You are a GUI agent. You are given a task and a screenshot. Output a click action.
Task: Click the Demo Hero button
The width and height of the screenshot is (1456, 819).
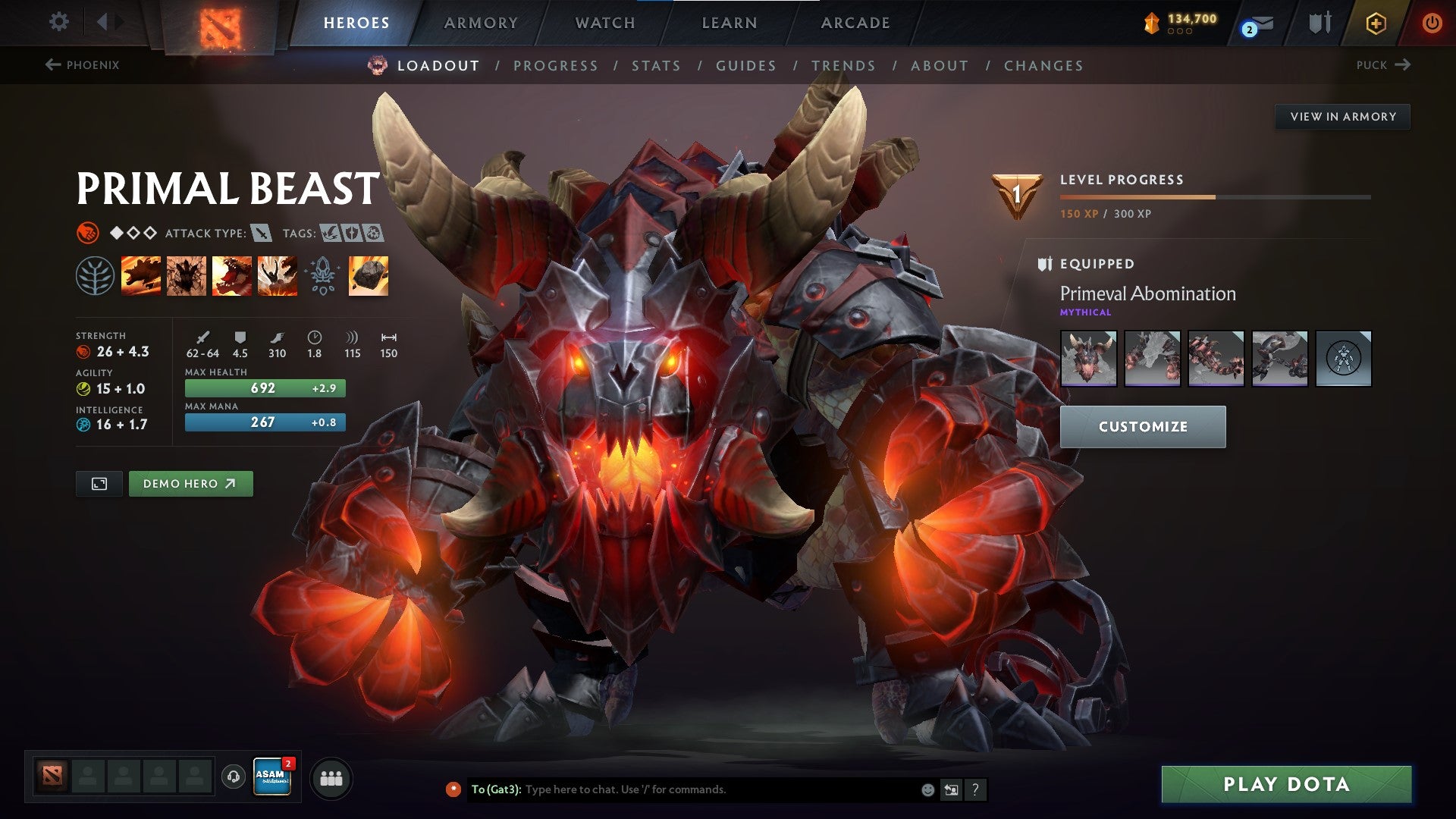190,483
